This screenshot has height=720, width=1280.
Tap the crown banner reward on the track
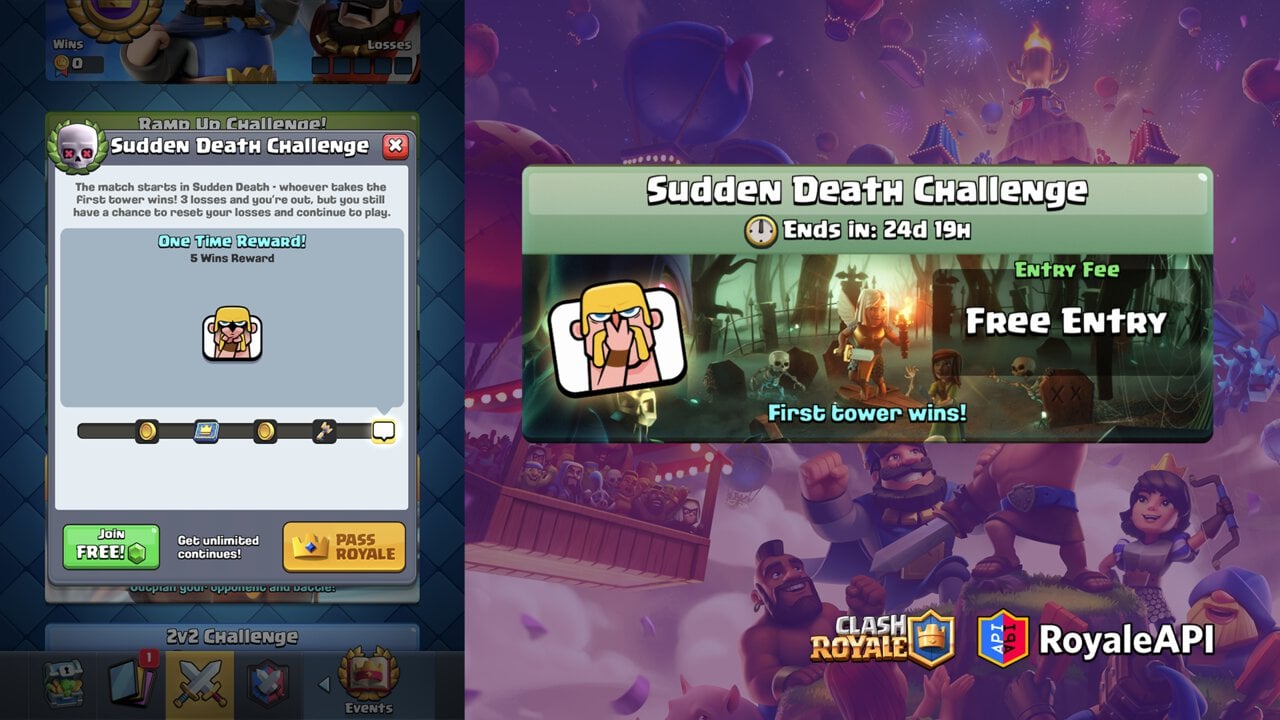[206, 431]
